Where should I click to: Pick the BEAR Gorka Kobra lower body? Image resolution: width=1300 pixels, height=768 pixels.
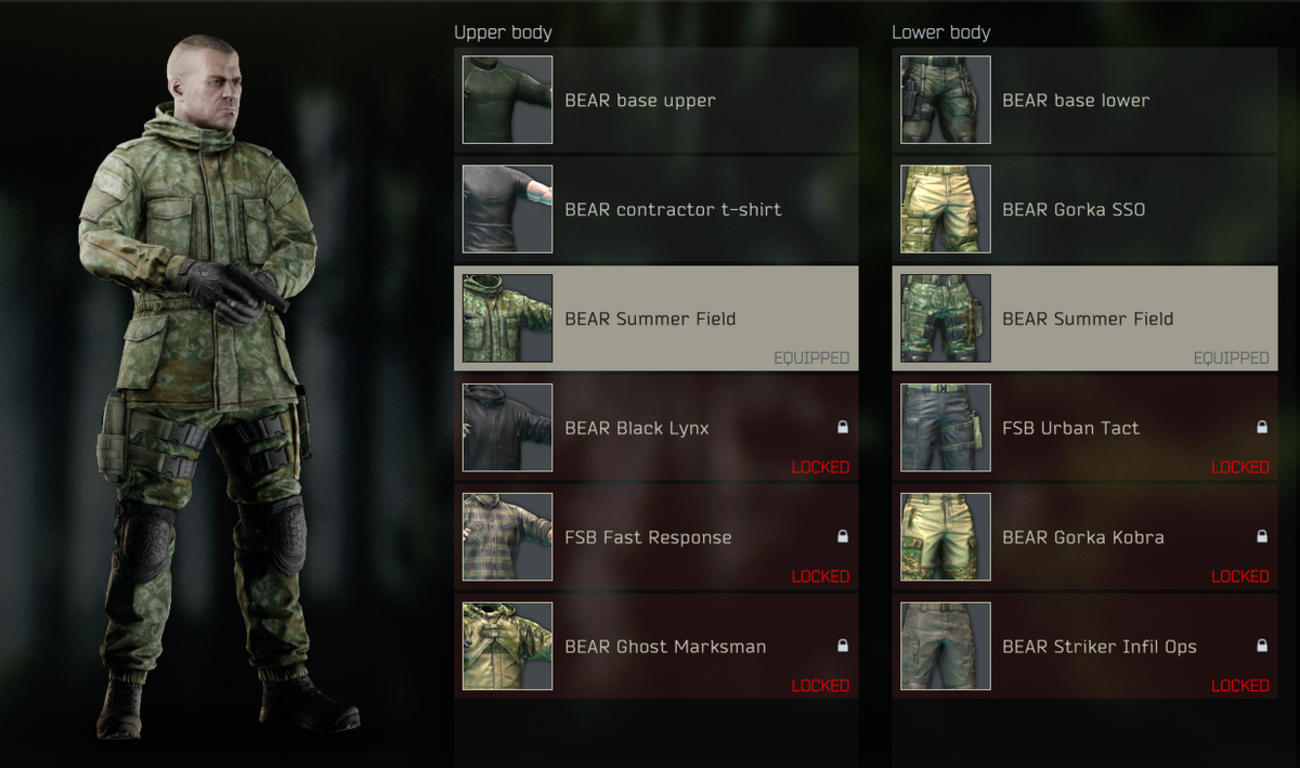pos(1084,537)
